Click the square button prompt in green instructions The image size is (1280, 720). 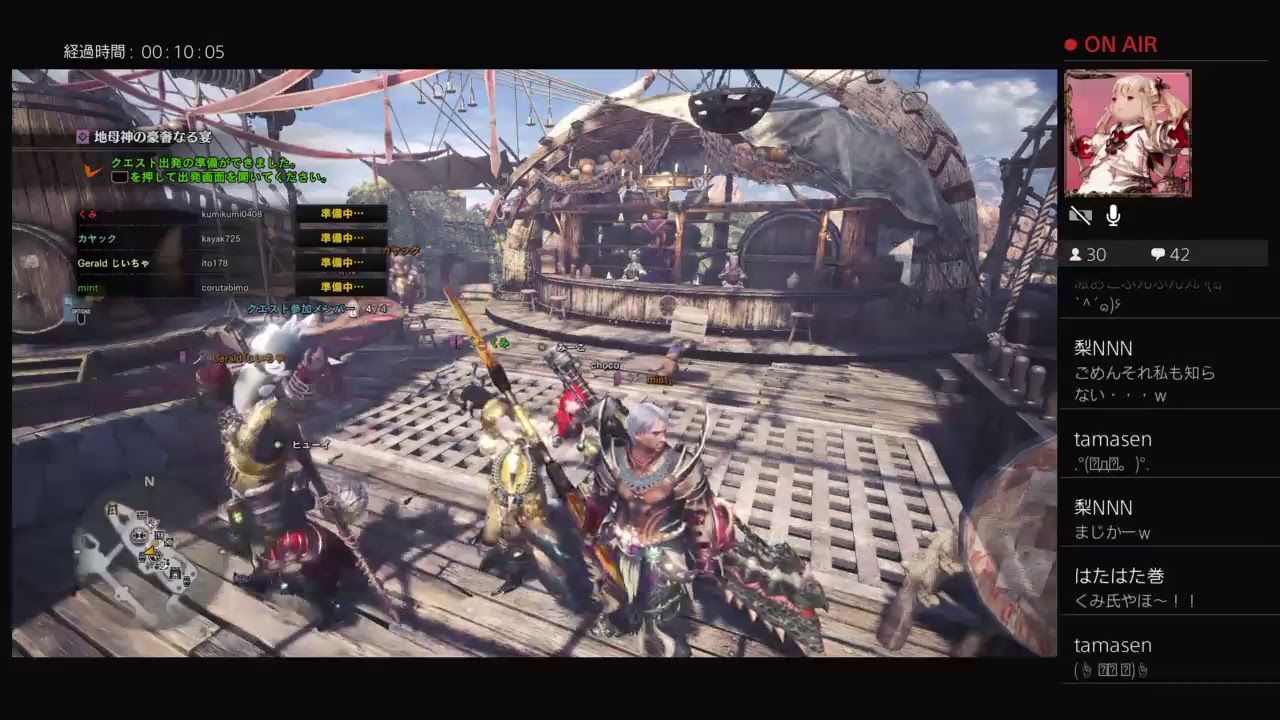(x=120, y=176)
